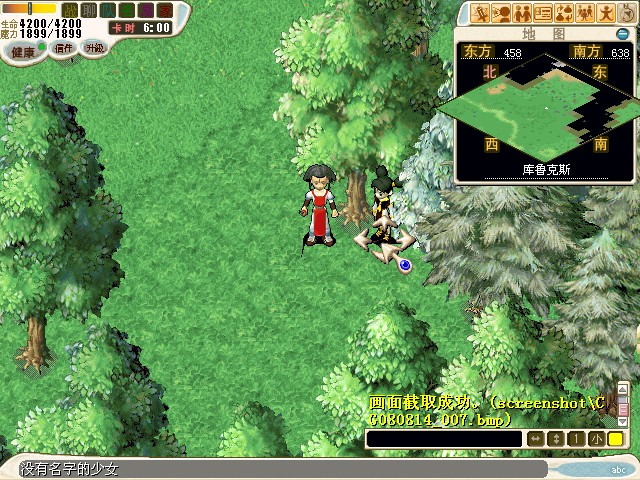The image size is (640, 480).
Task: Toggle the 聊 chat mode icon
Action: [88, 10]
